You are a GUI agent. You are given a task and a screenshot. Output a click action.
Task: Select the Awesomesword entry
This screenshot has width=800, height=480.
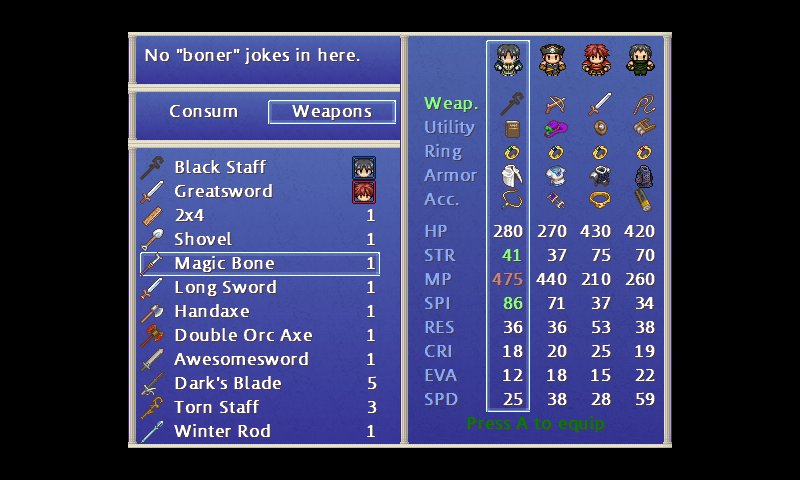click(241, 359)
